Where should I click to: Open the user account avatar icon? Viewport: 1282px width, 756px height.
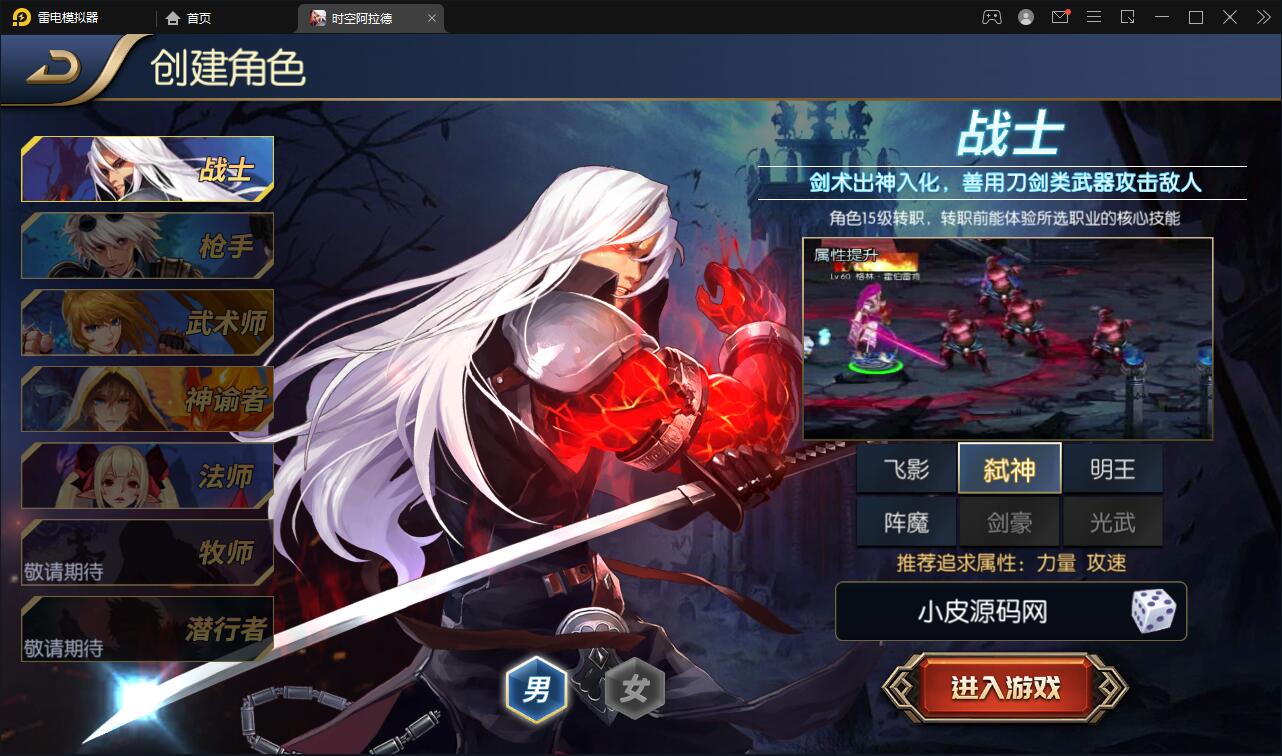pyautogui.click(x=1026, y=17)
